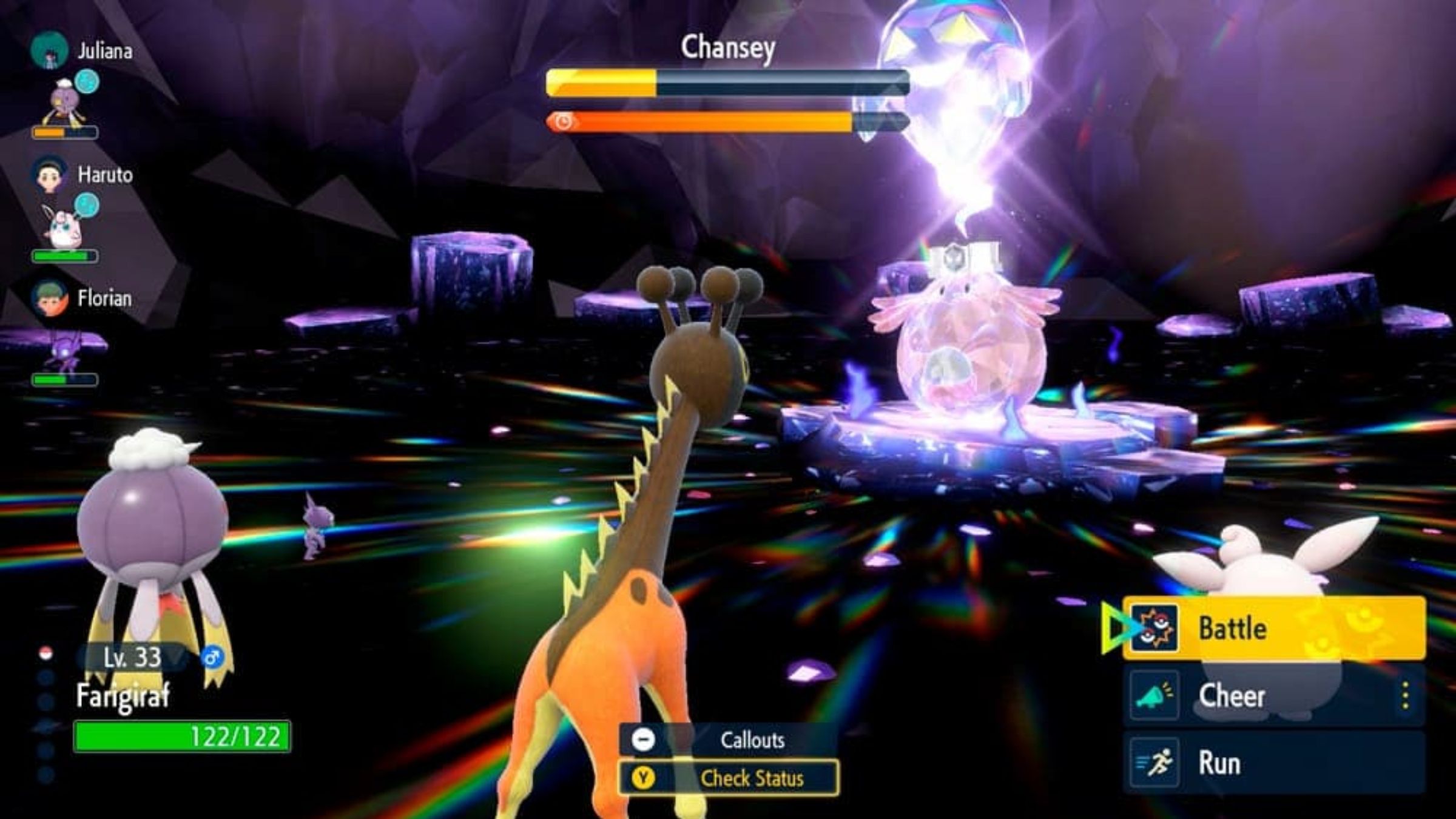Expand the Cheer three-dot options
This screenshot has width=1456, height=819.
1405,695
